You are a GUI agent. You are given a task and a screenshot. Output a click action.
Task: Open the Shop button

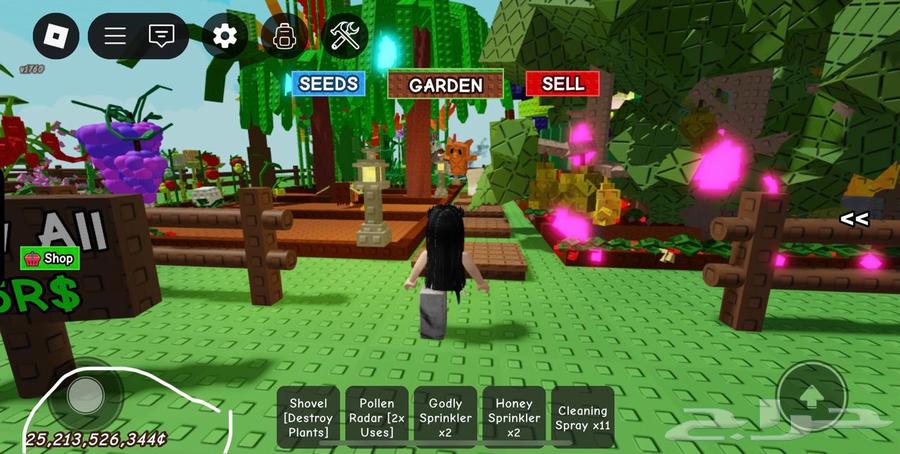[50, 258]
